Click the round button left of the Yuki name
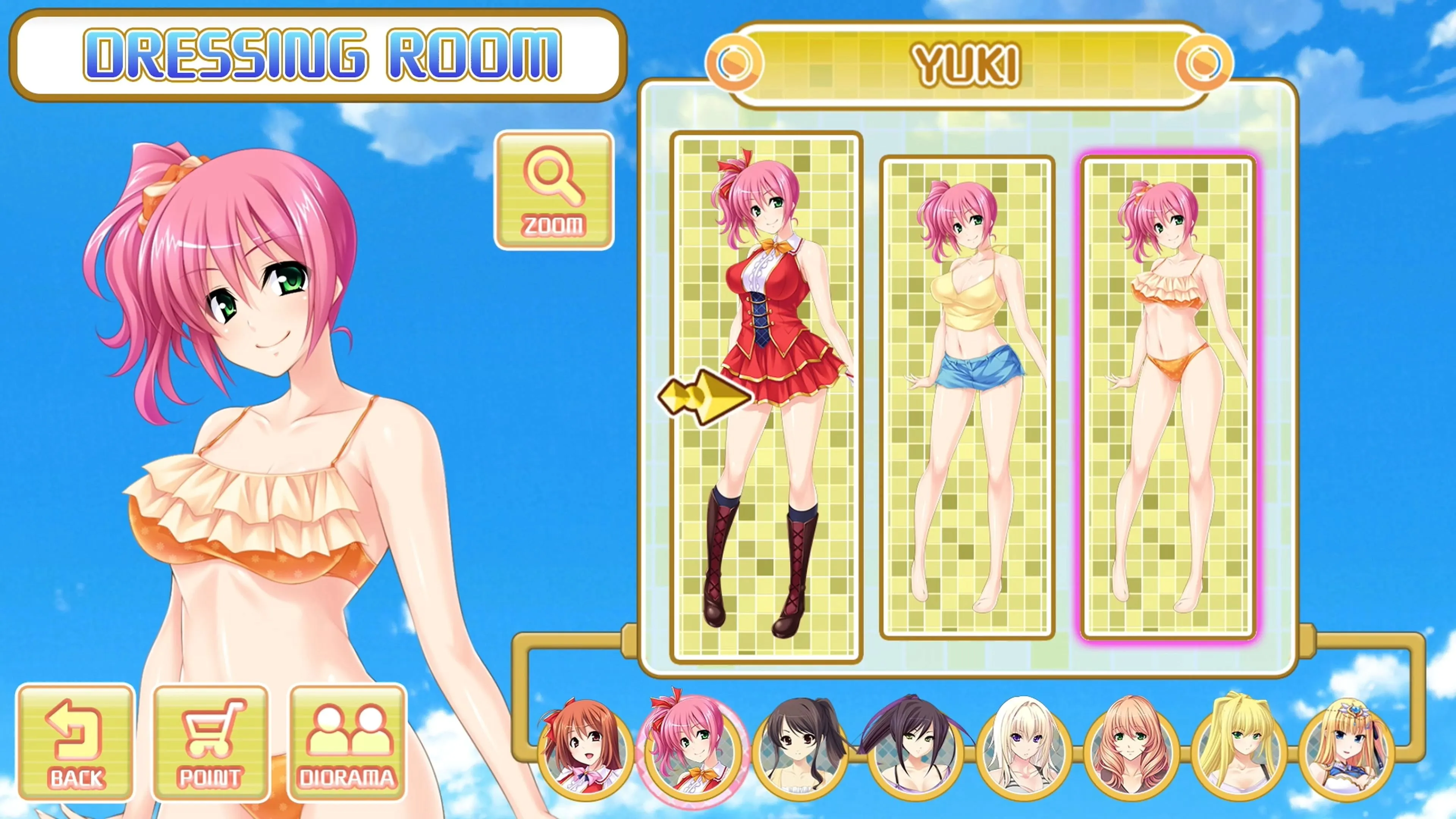The image size is (1456, 819). pyautogui.click(x=734, y=62)
